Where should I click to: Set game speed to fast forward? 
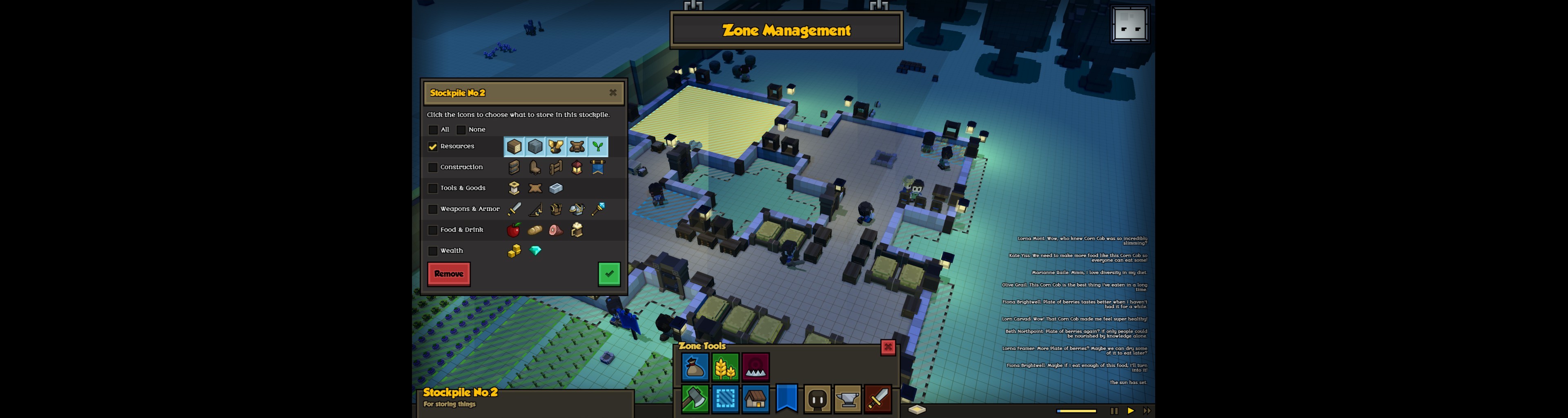(1147, 411)
